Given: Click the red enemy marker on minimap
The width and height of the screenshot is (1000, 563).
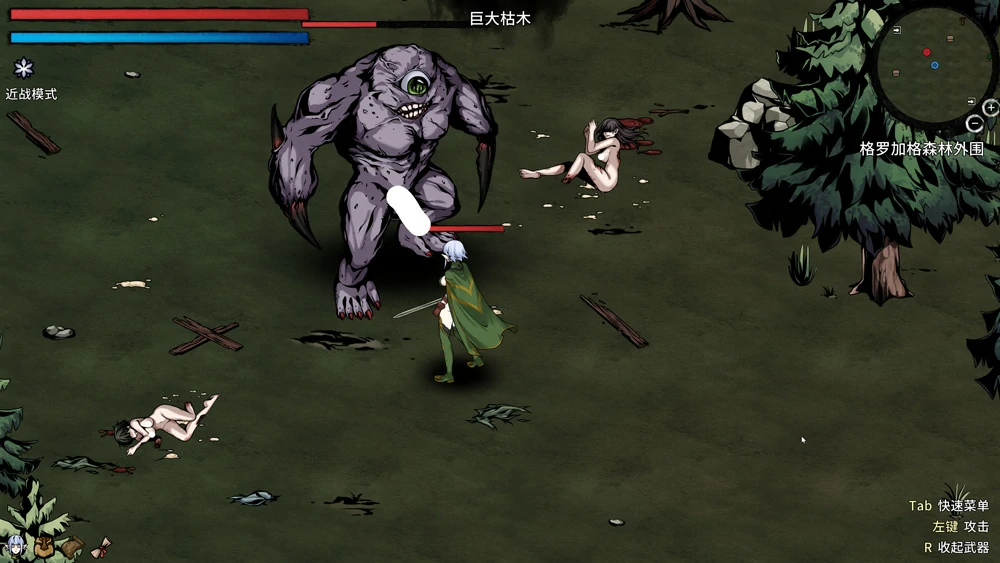Looking at the screenshot, I should click(x=927, y=52).
